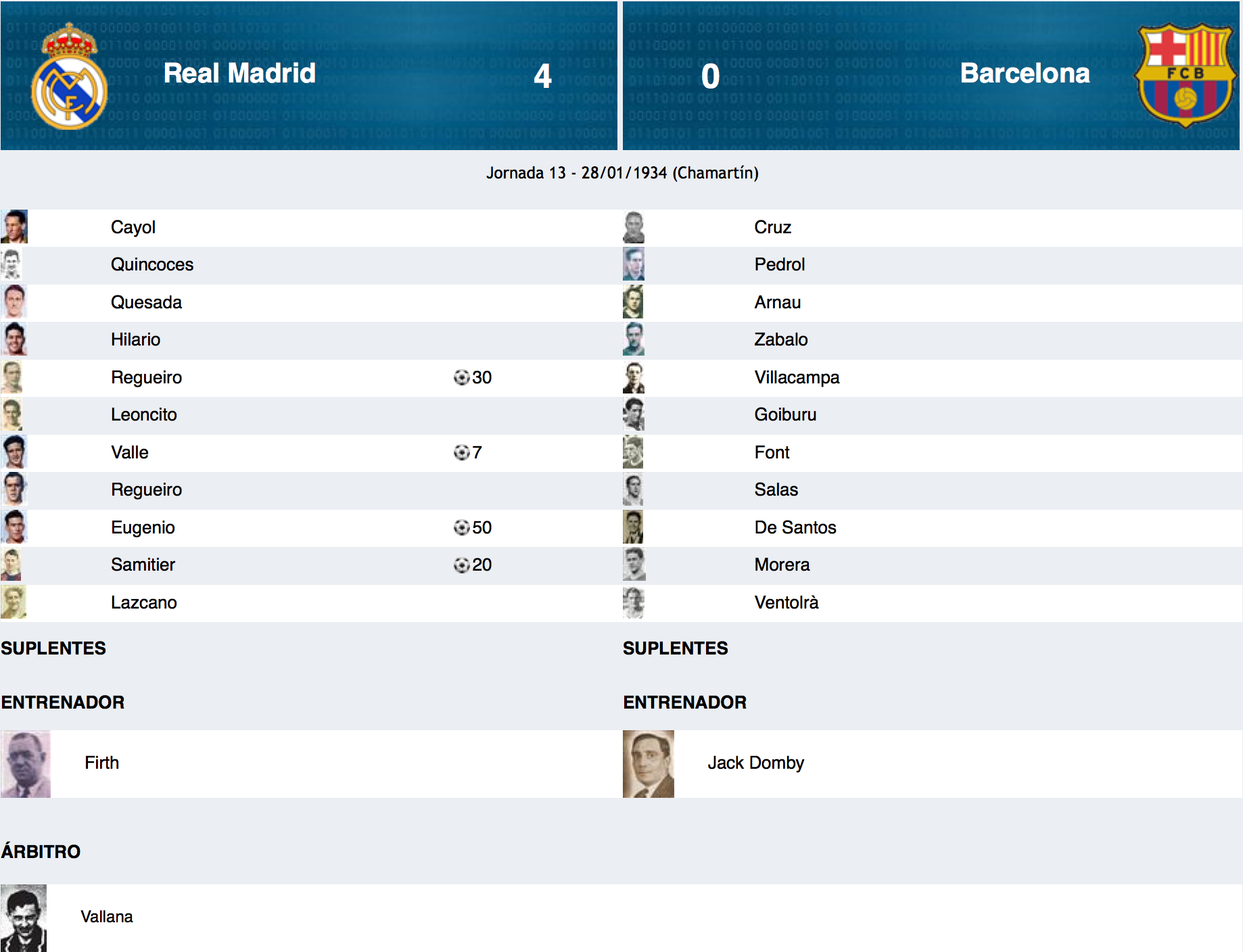Choose Villacampa from Barcelona lineup
This screenshot has width=1243, height=952.
(797, 378)
